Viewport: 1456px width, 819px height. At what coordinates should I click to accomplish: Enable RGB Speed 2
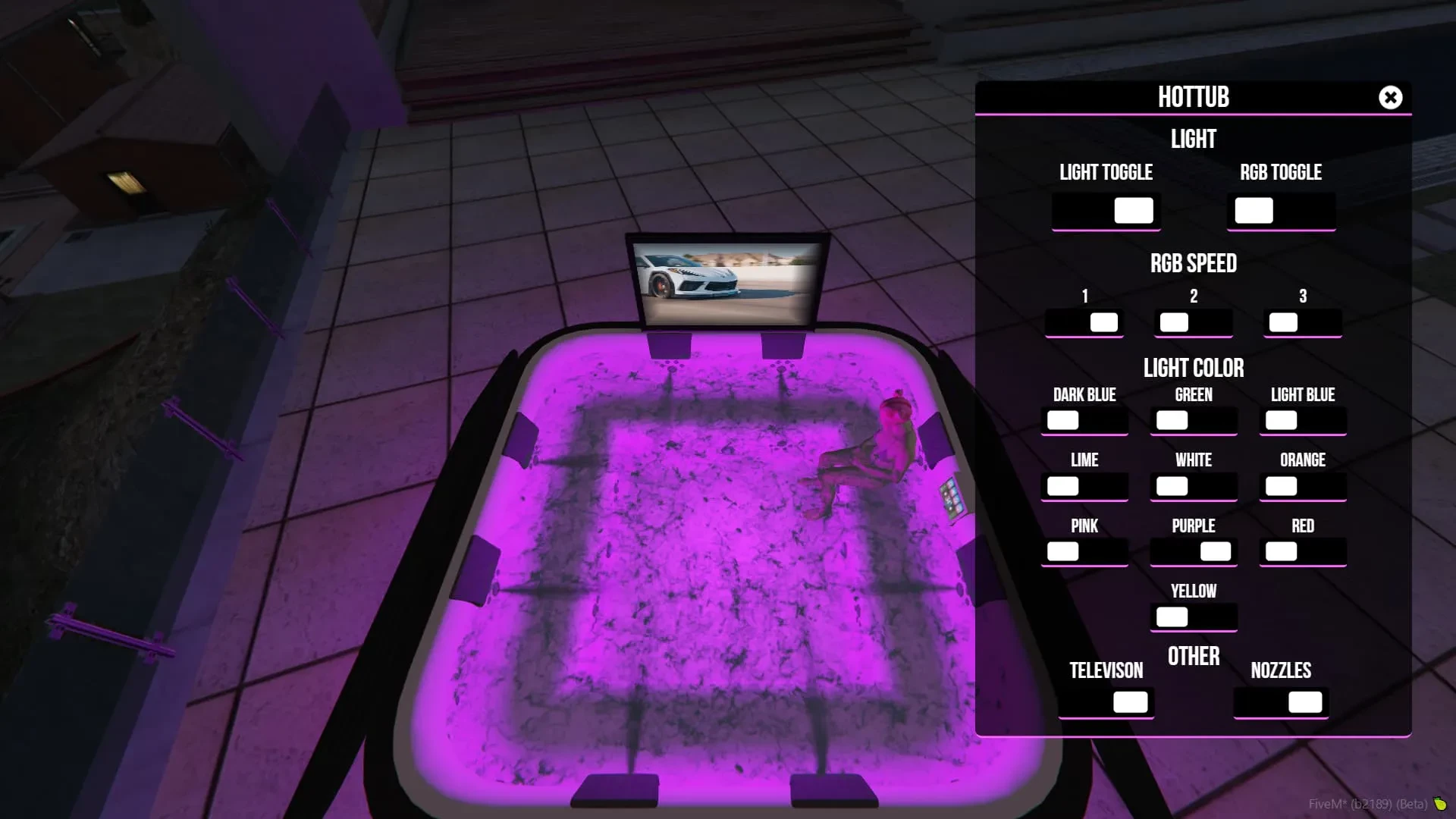(1194, 322)
